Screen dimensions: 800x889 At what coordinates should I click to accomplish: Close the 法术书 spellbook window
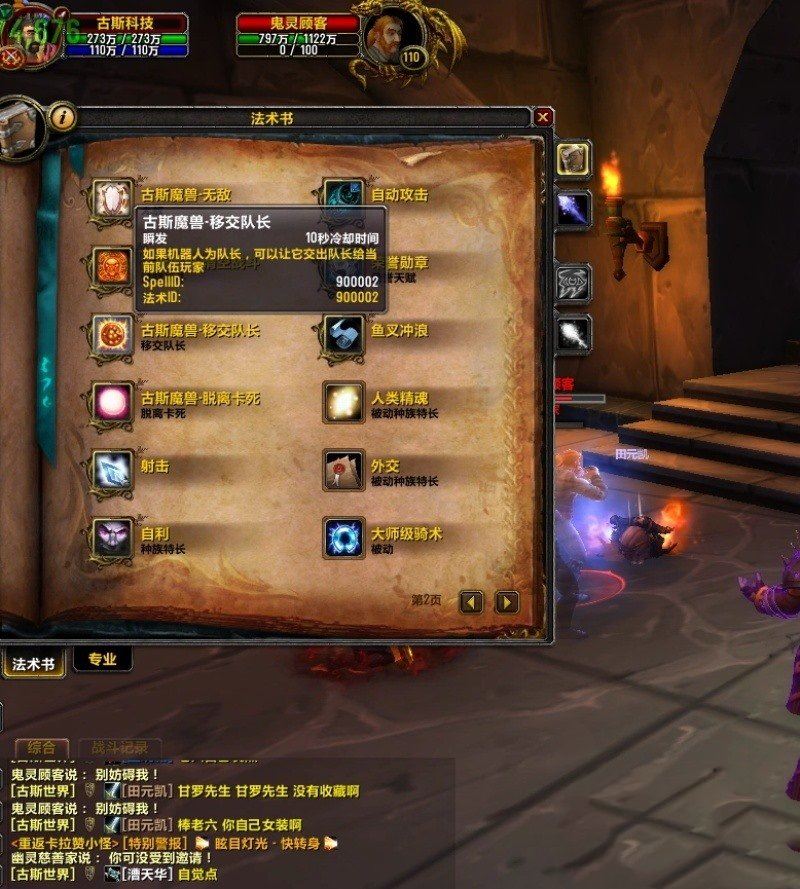point(543,118)
